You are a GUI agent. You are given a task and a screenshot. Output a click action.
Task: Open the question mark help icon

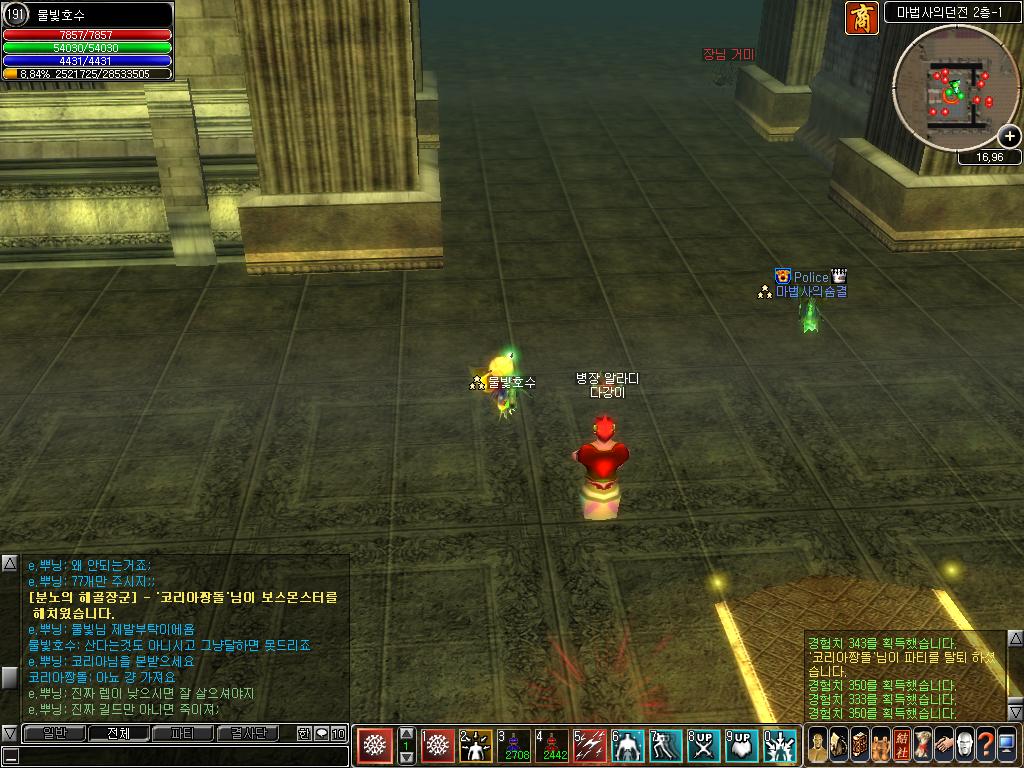985,745
